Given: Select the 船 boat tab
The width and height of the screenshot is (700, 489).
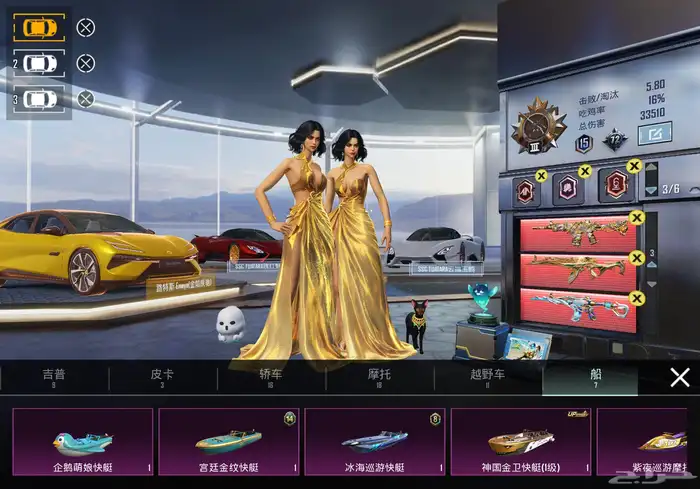Looking at the screenshot, I should [x=596, y=378].
